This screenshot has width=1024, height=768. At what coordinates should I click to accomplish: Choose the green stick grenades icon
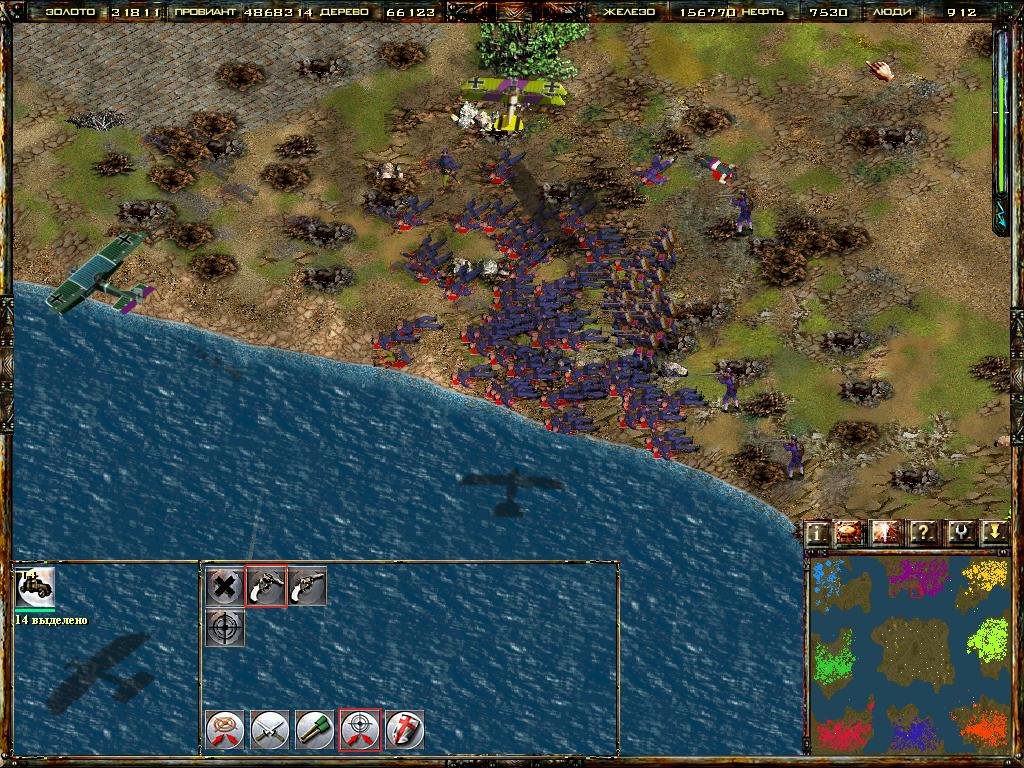[x=315, y=729]
